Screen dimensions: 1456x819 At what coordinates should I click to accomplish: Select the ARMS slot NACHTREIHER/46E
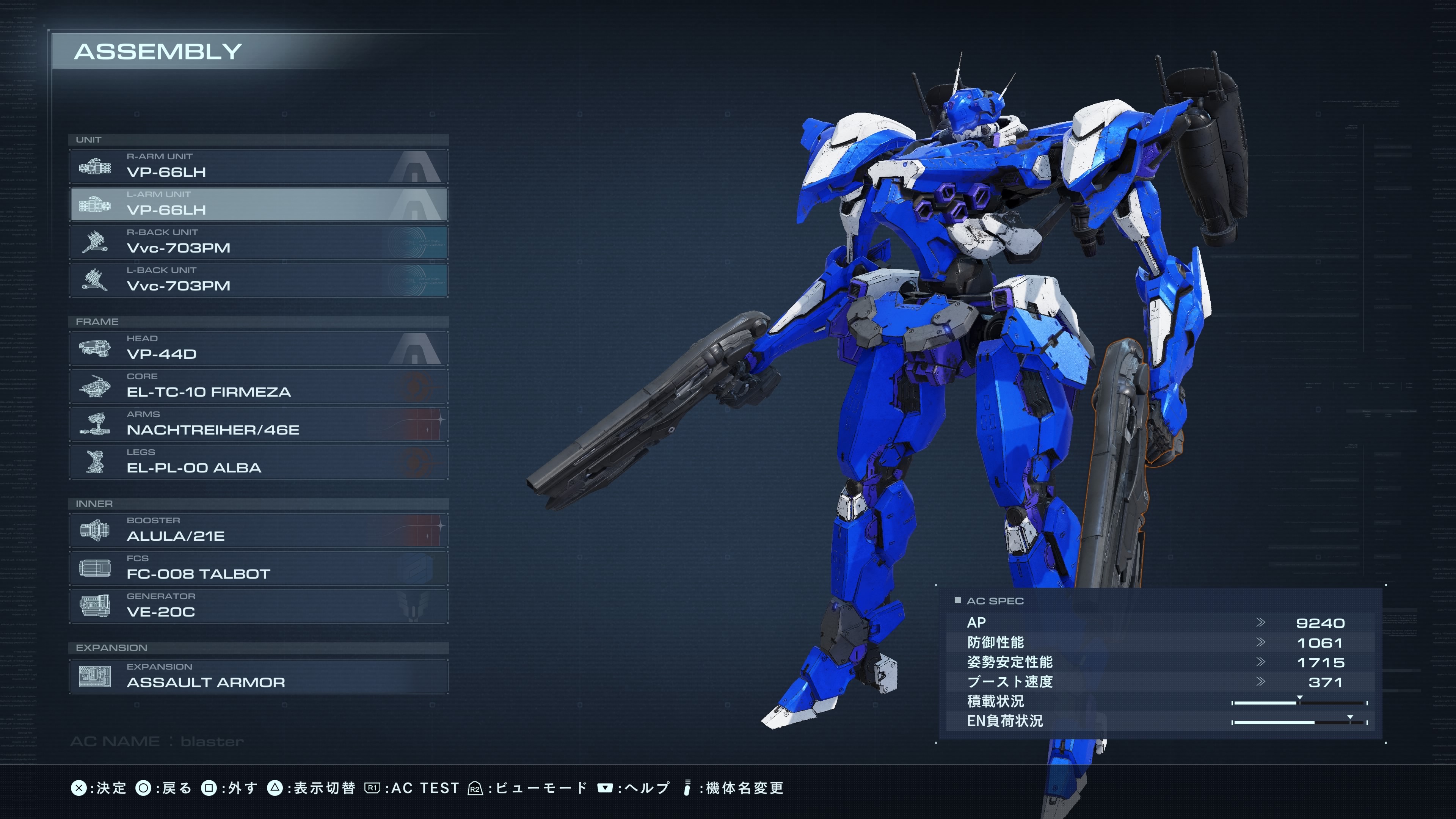click(258, 424)
